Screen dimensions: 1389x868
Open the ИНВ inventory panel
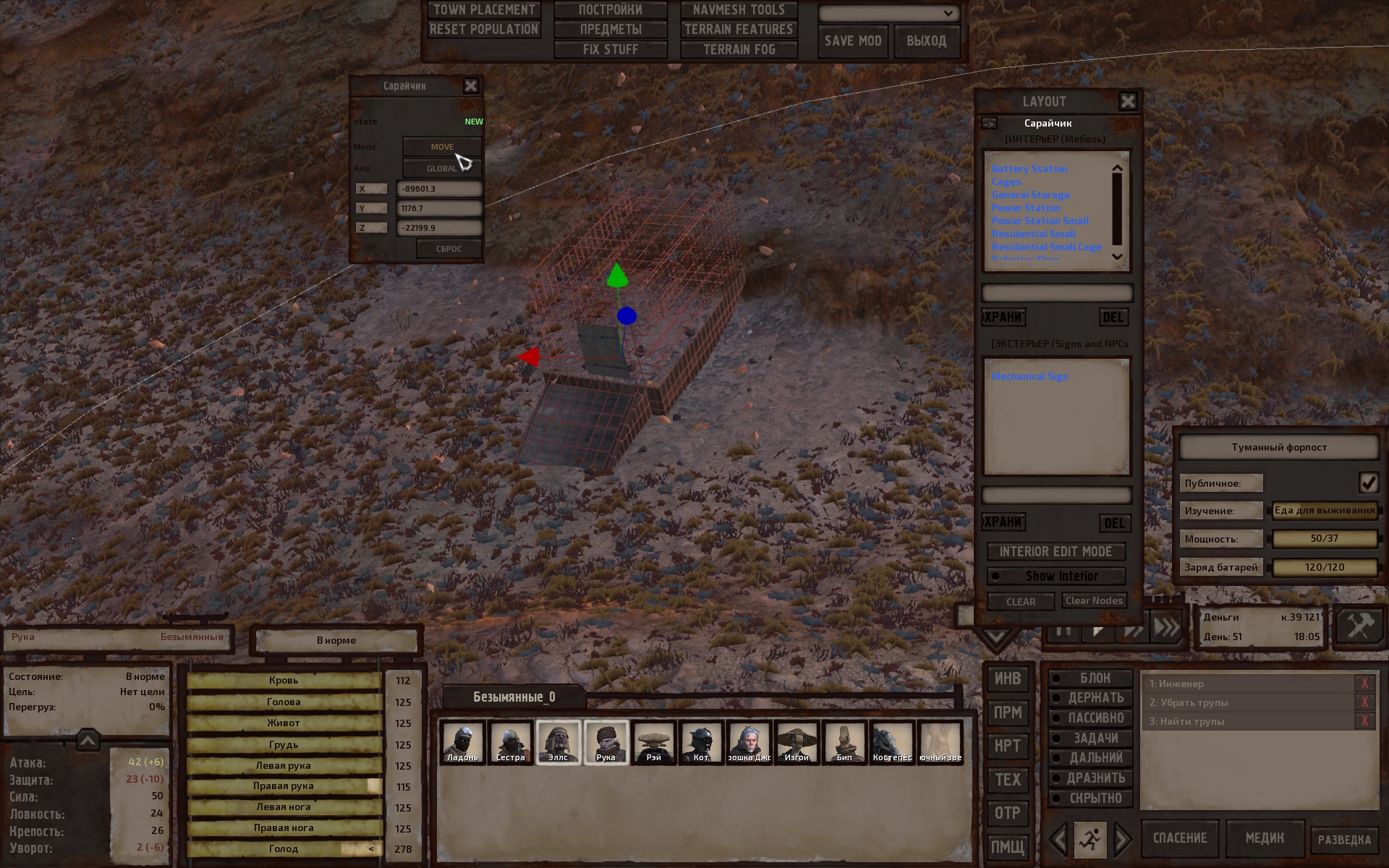coord(1007,678)
